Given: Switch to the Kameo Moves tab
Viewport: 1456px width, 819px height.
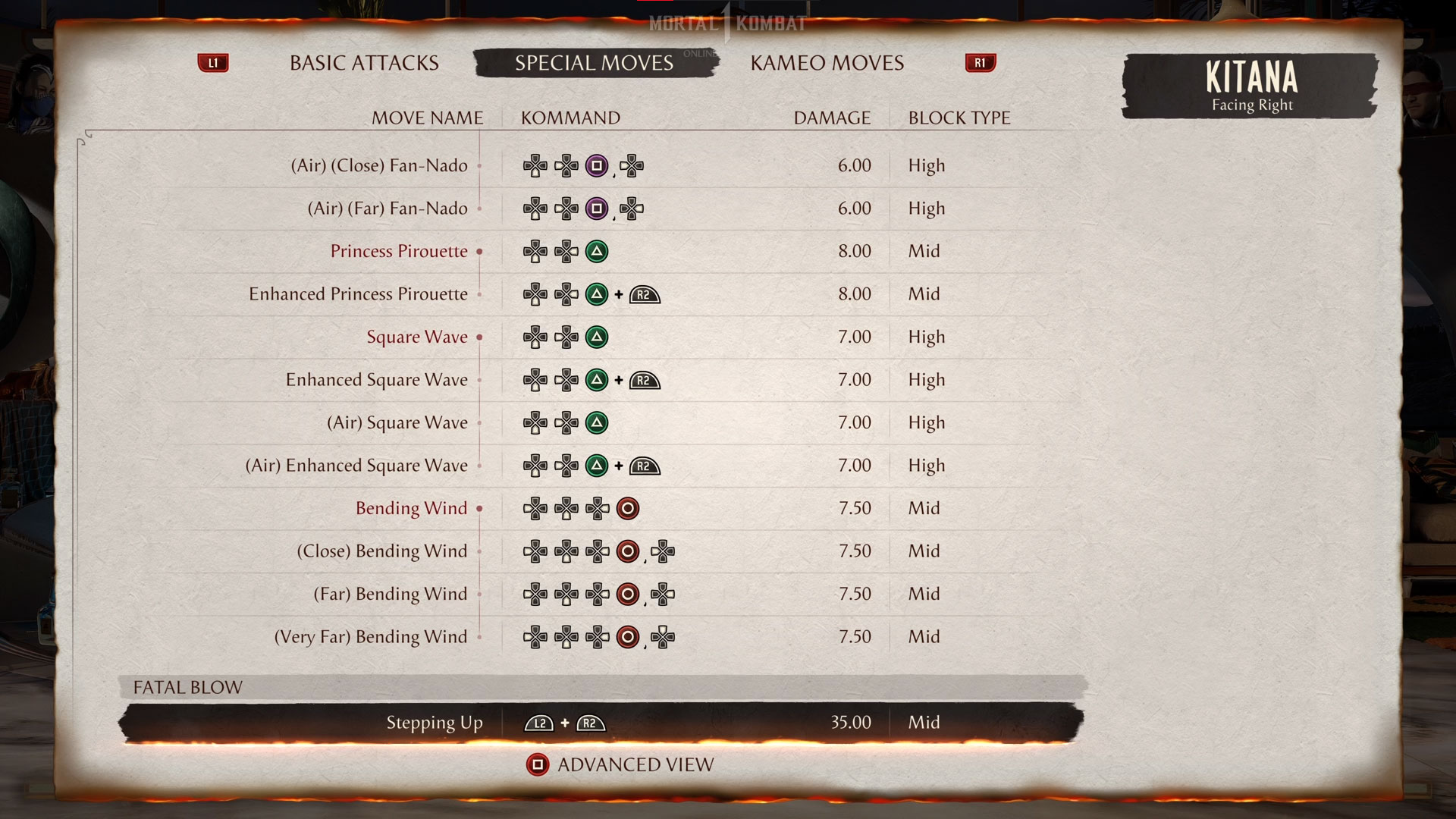Looking at the screenshot, I should coord(827,63).
